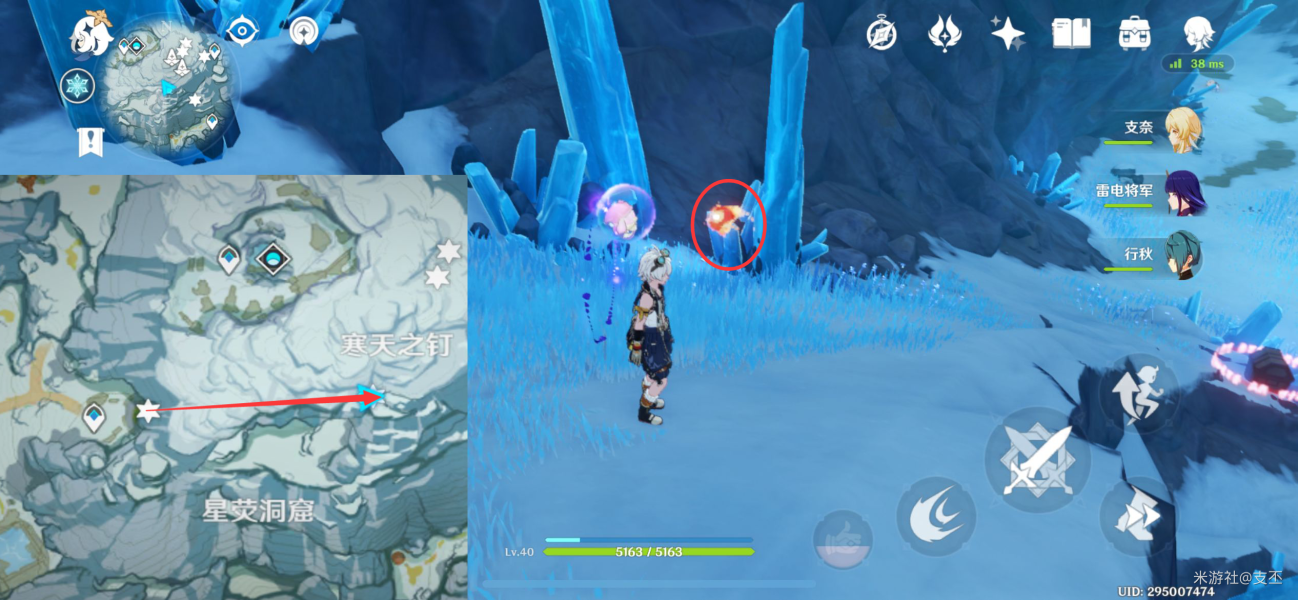Open the circular minimap
The image size is (1298, 600).
click(171, 92)
